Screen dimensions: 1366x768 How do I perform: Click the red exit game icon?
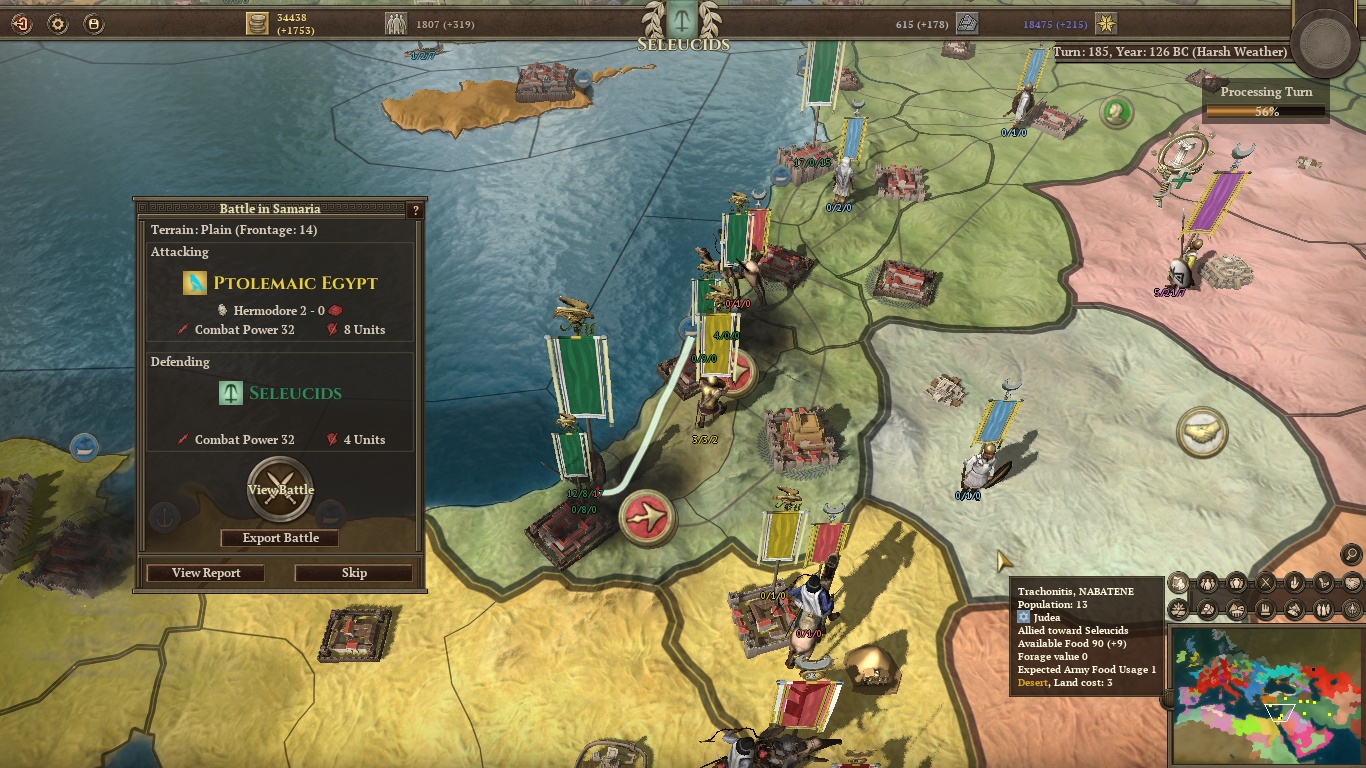(21, 24)
